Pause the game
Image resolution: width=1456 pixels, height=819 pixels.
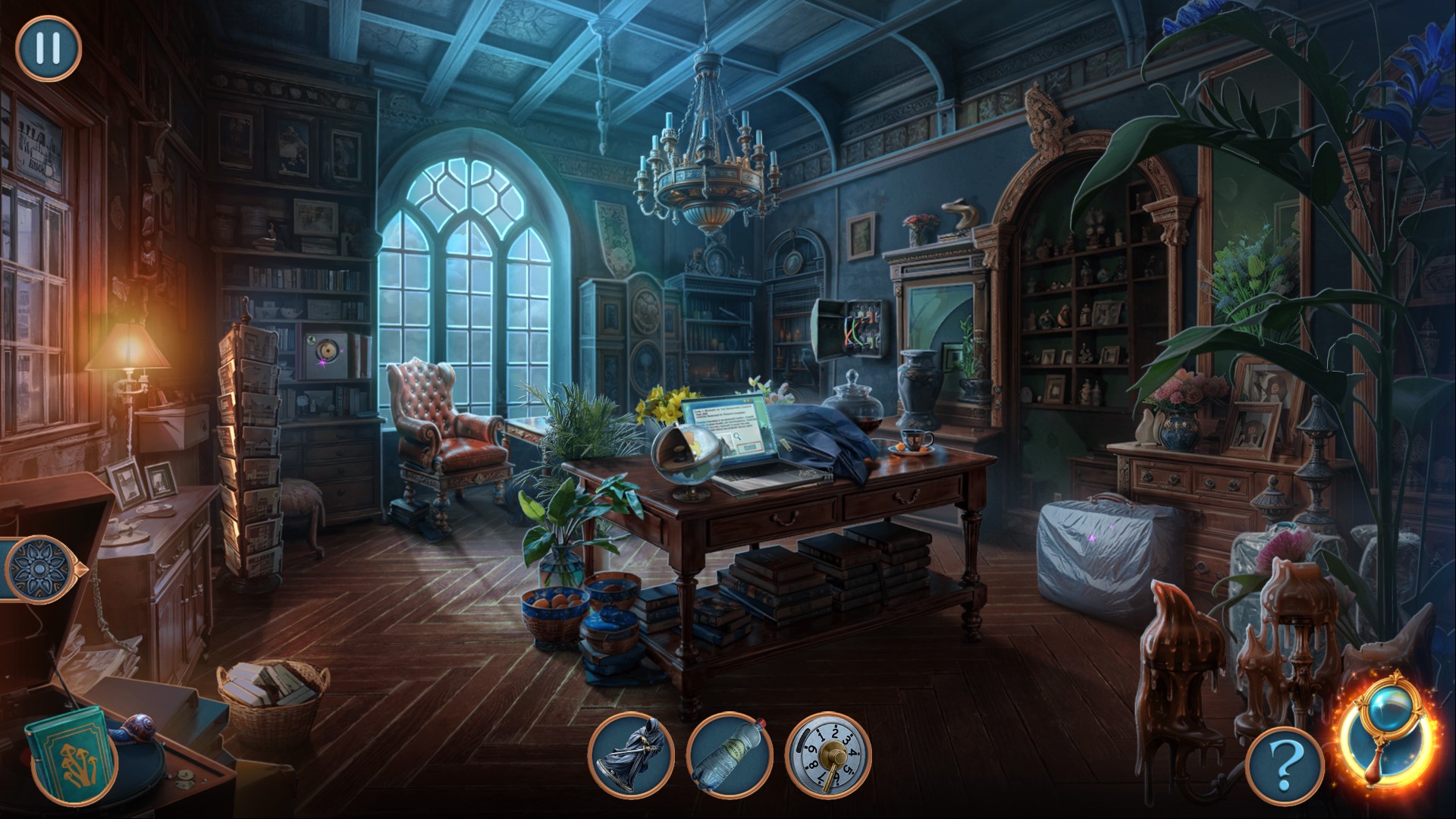[x=48, y=48]
